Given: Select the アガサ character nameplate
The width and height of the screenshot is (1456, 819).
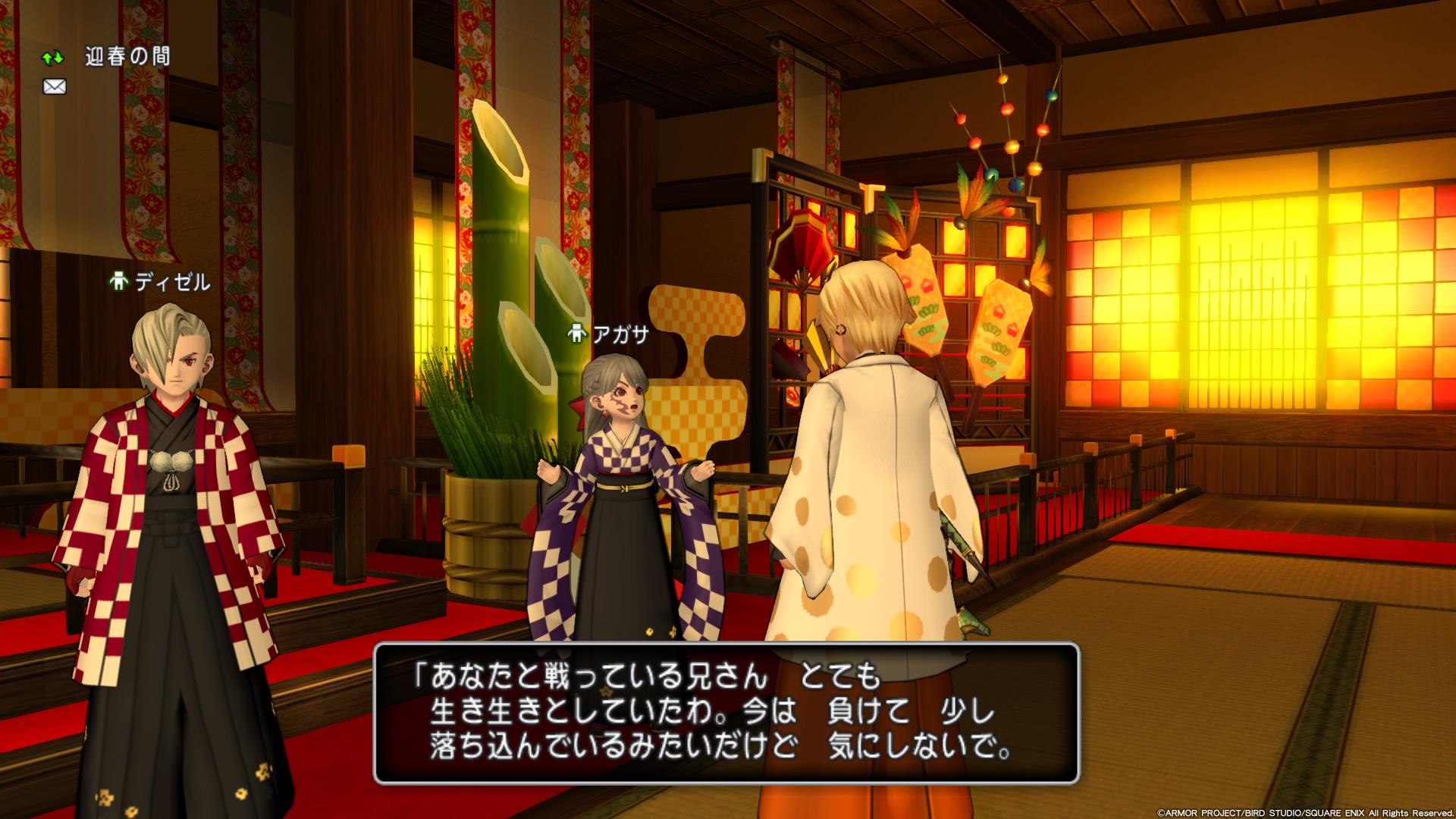Looking at the screenshot, I should click(x=610, y=334).
